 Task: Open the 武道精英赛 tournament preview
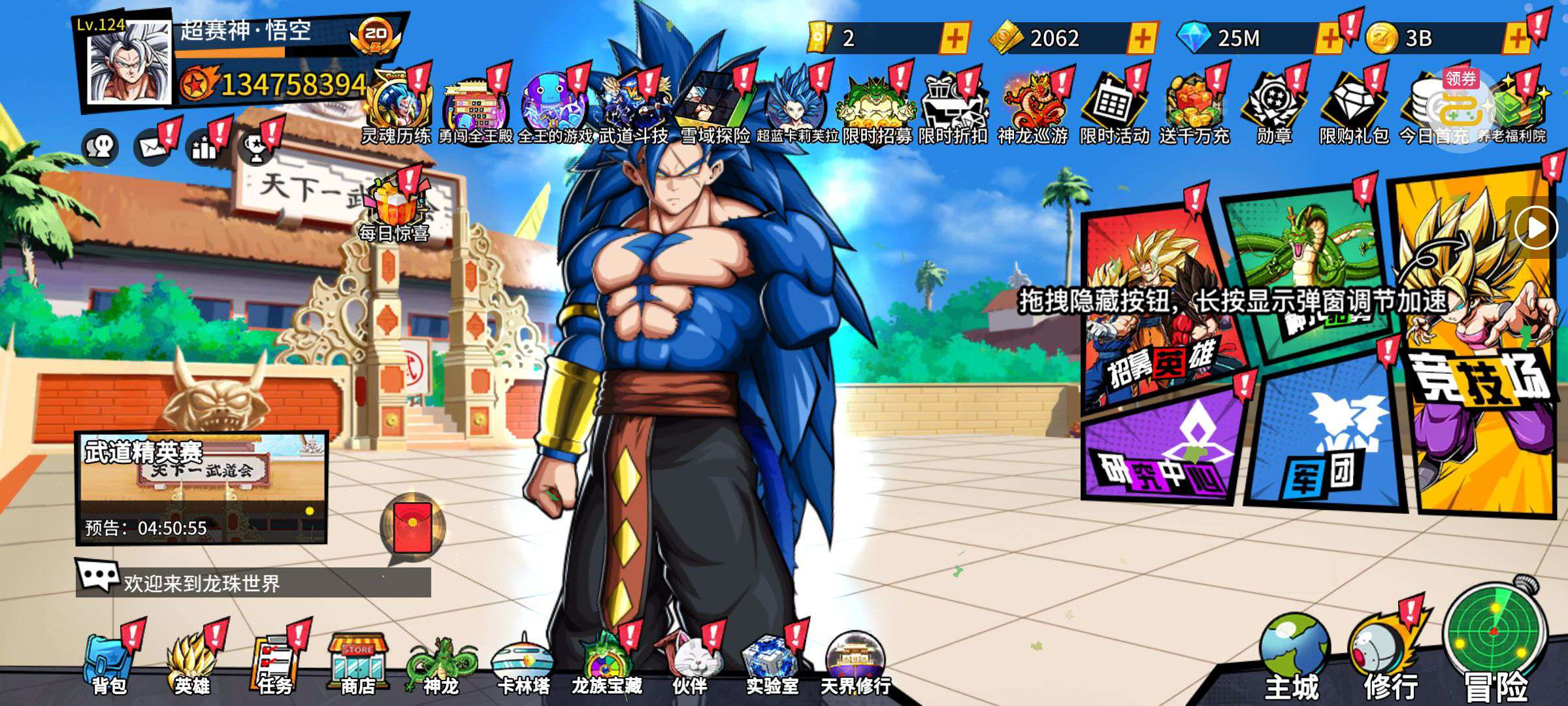pyautogui.click(x=201, y=487)
